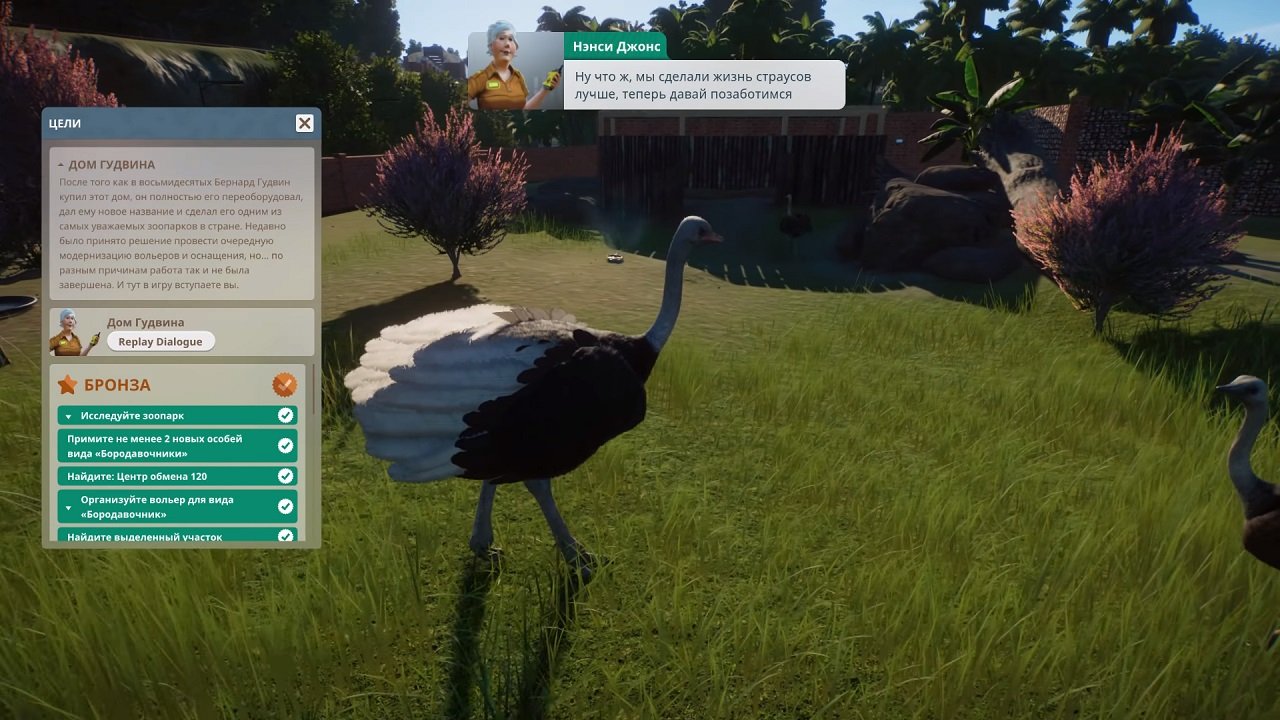Click the bronze medal seal icon

[283, 383]
